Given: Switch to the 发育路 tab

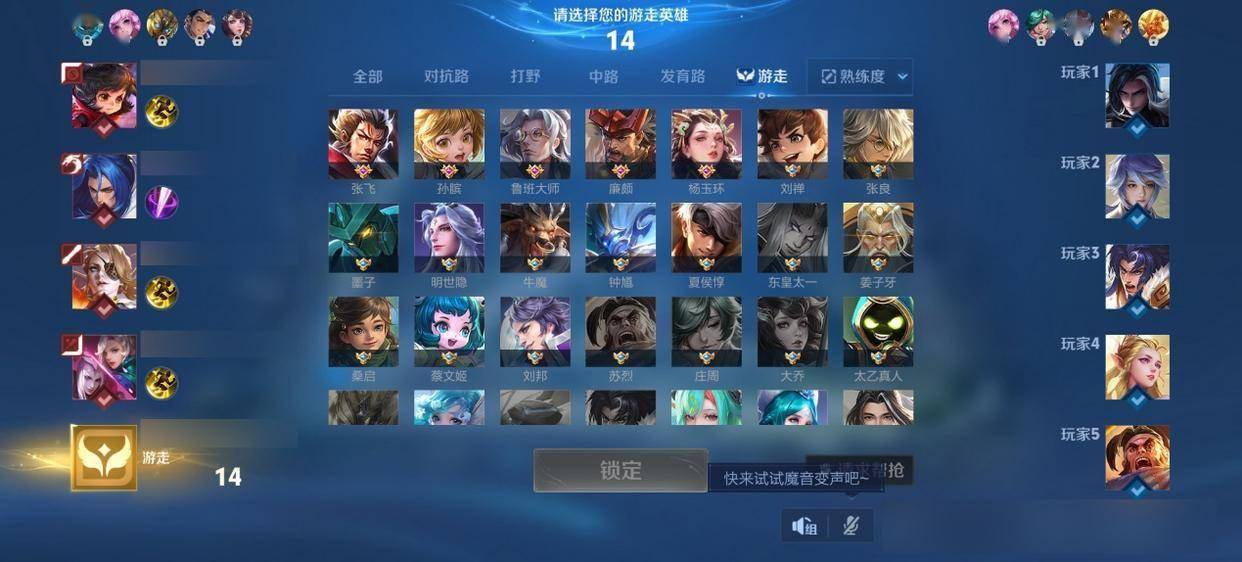Looking at the screenshot, I should point(682,76).
